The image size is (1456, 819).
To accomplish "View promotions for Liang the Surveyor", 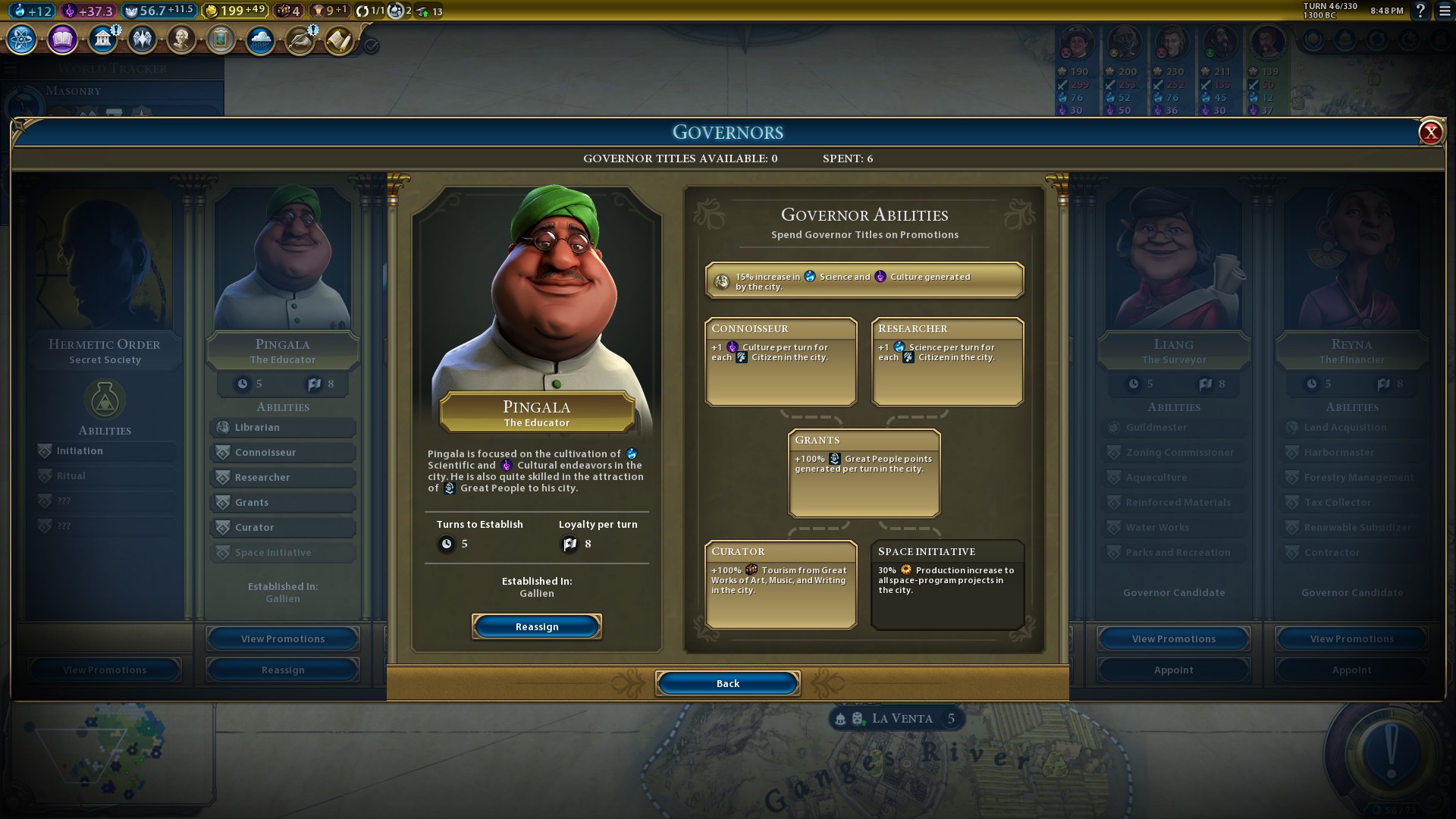I will point(1173,639).
